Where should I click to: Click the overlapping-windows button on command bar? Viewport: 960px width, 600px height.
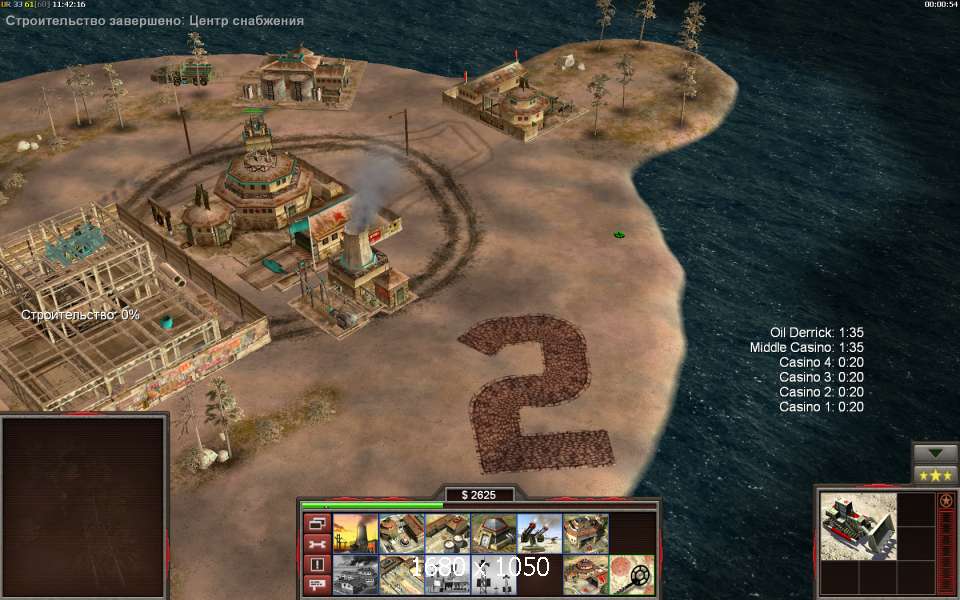(x=317, y=523)
